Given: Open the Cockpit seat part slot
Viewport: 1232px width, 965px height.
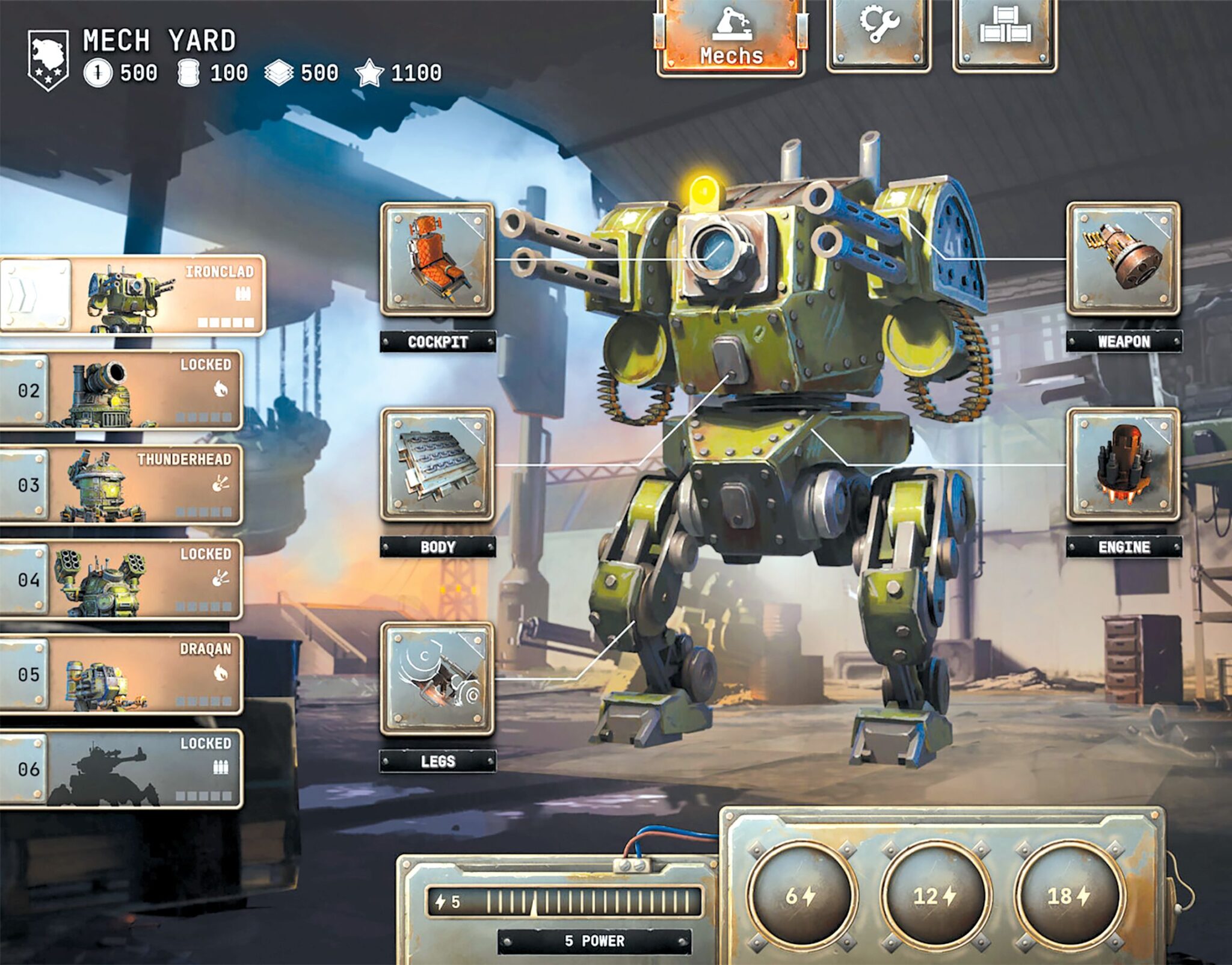Looking at the screenshot, I should [x=437, y=259].
